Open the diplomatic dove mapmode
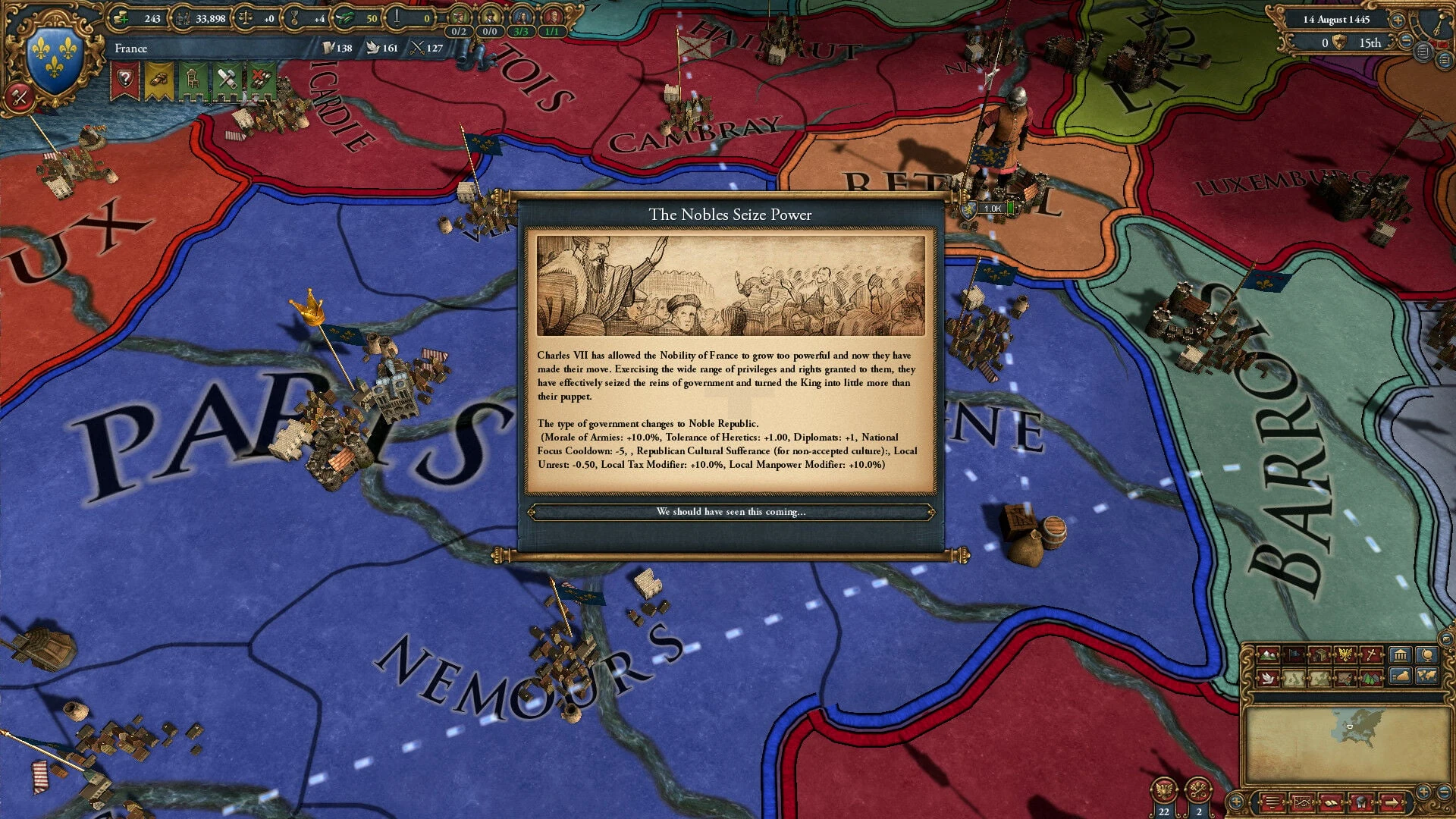 pos(1267,678)
